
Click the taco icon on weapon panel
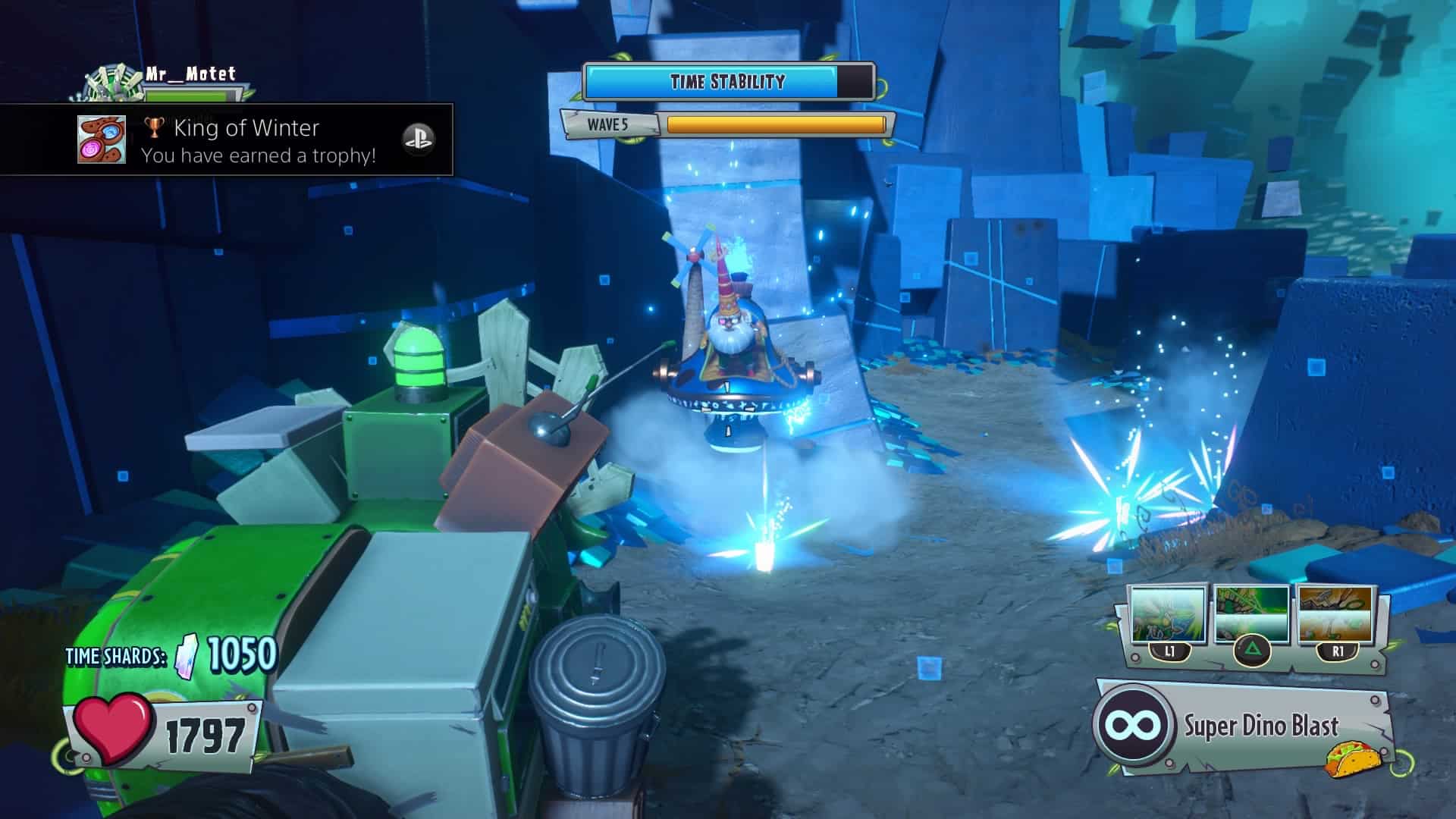1347,759
